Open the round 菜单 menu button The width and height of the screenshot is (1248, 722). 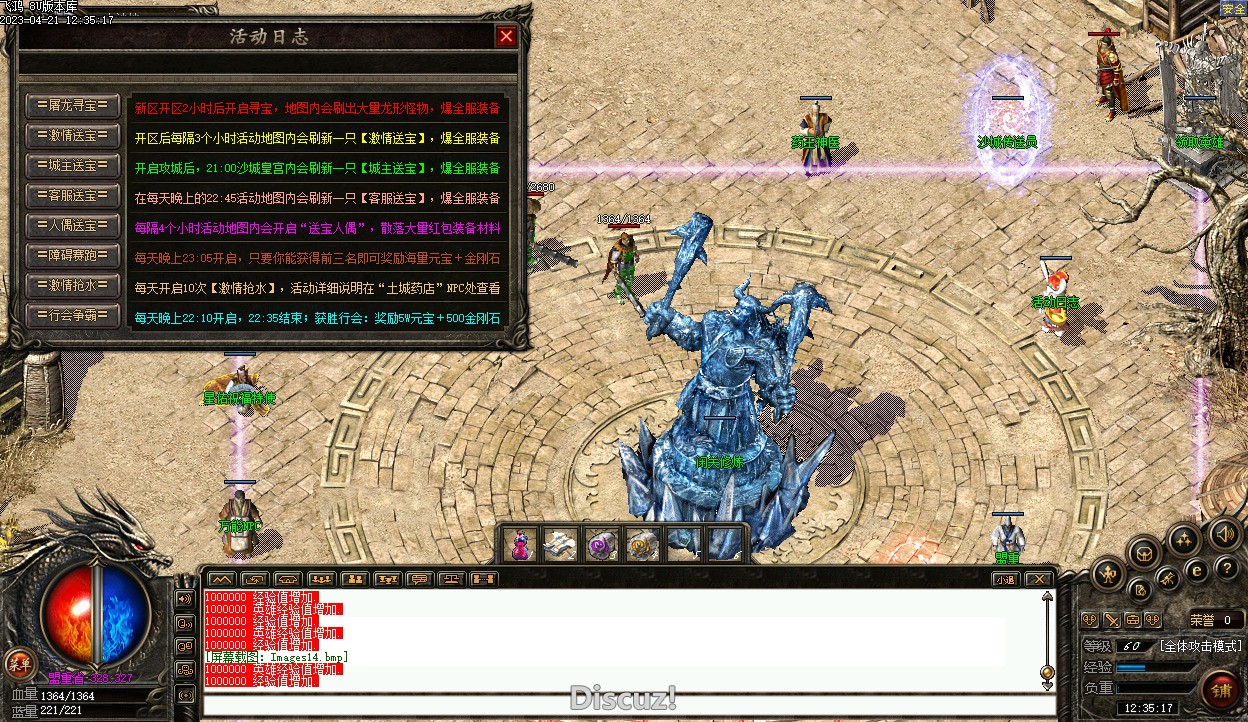point(19,662)
